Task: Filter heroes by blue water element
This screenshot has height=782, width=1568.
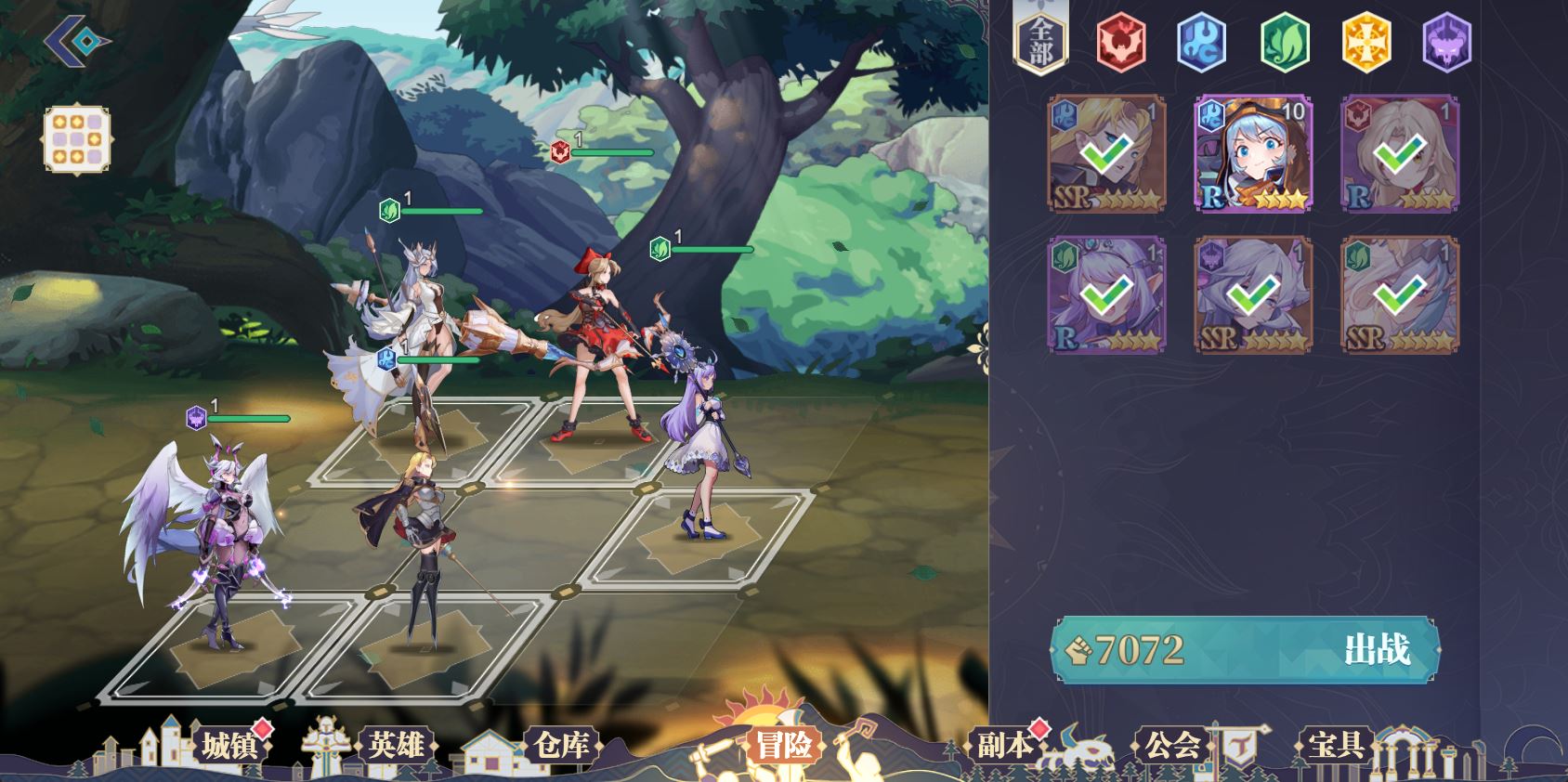Action: [1202, 42]
